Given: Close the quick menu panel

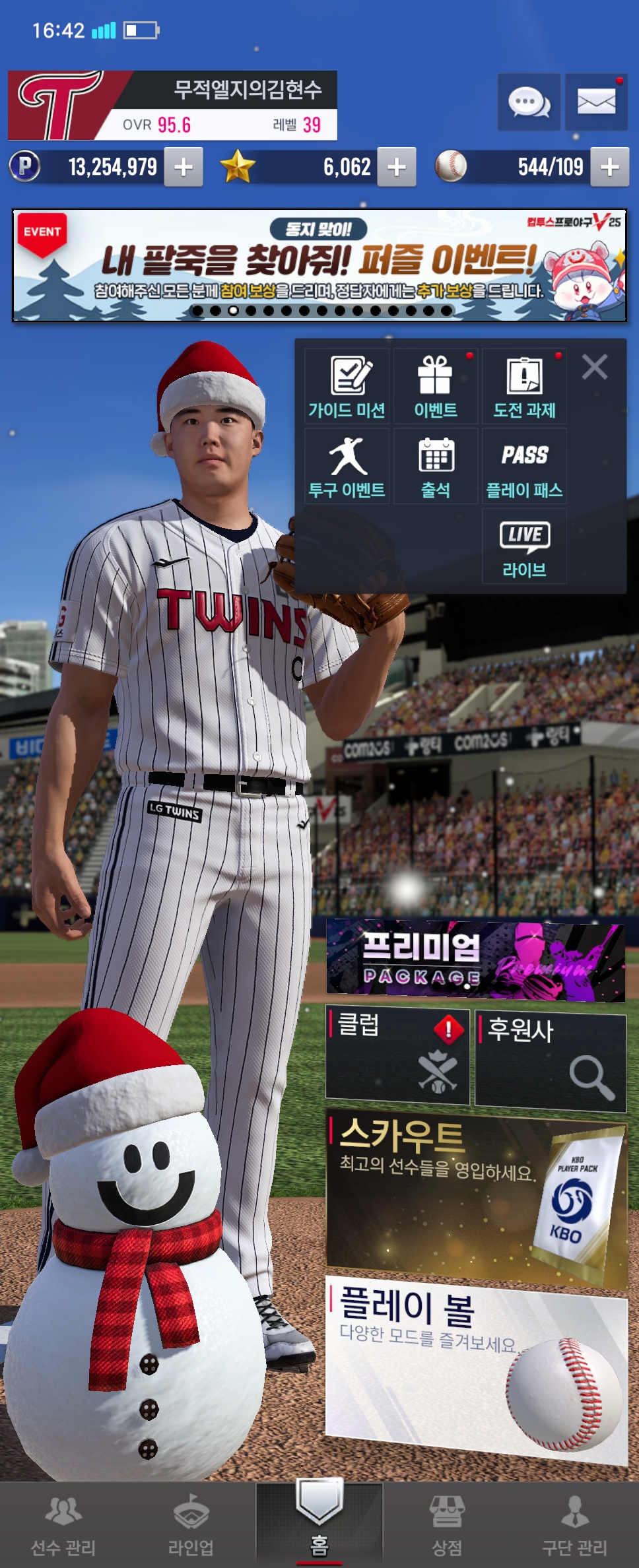Looking at the screenshot, I should tap(595, 366).
